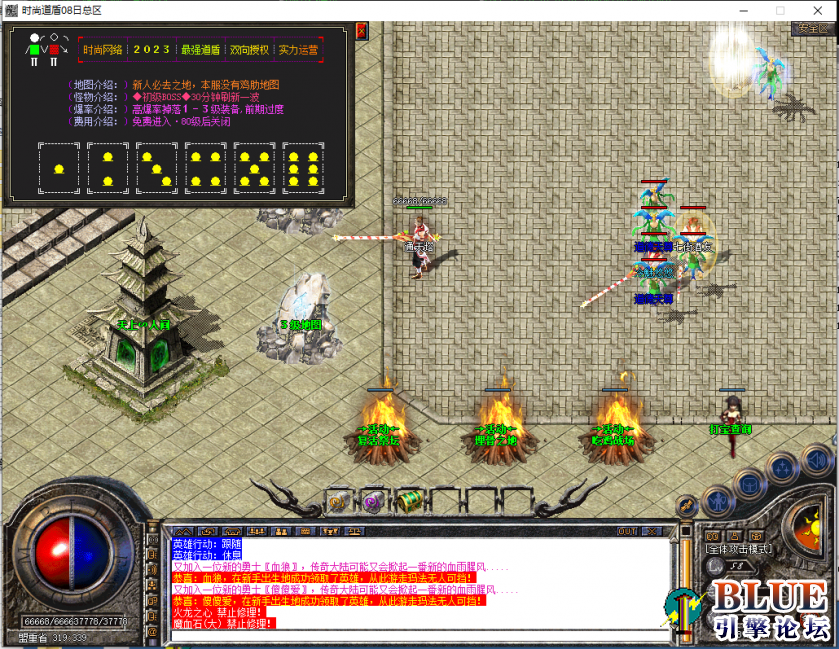Choose the three-dot dice tile
The image size is (839, 649).
point(157,167)
